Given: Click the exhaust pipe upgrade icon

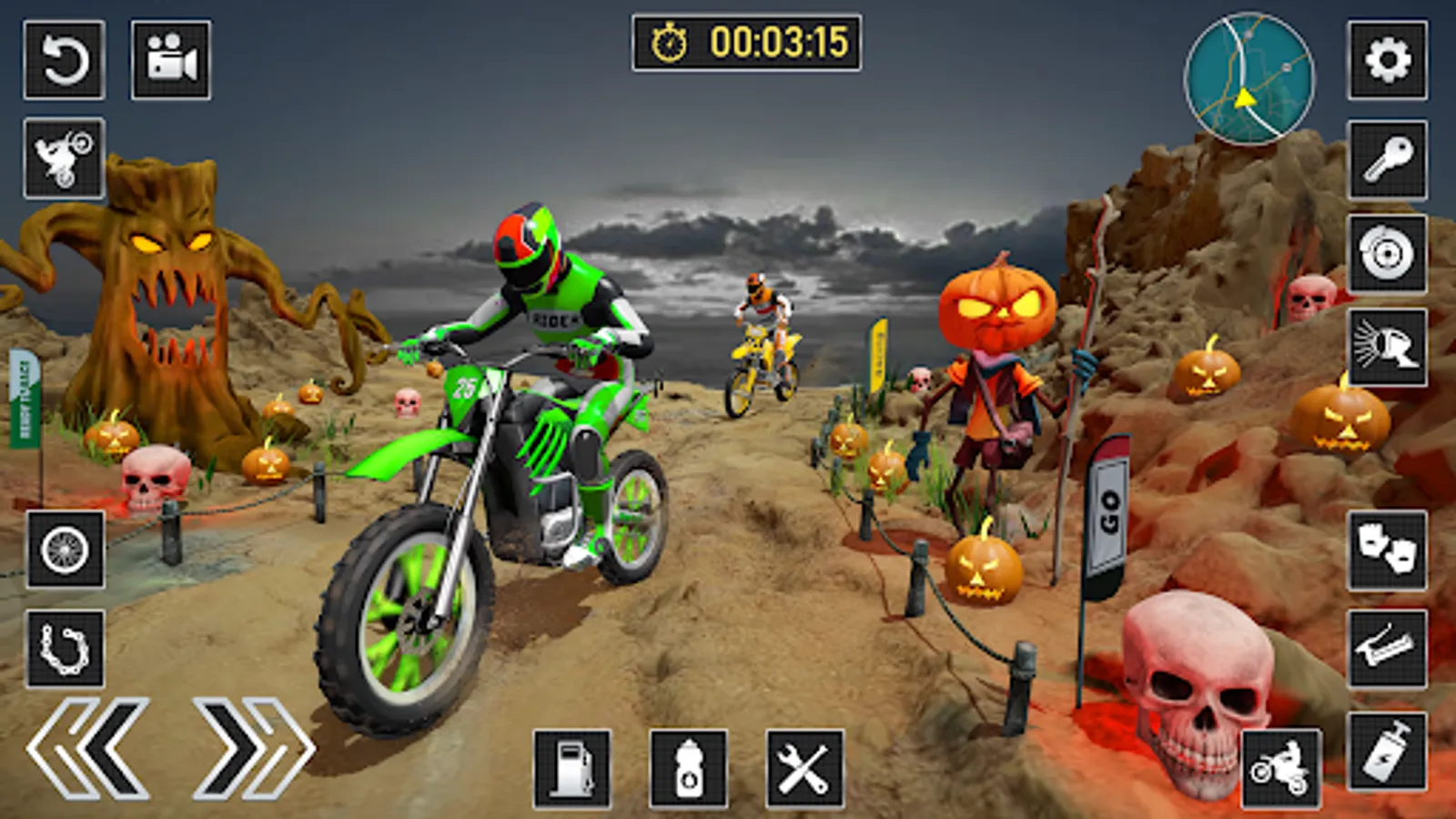Looking at the screenshot, I should tap(1387, 650).
